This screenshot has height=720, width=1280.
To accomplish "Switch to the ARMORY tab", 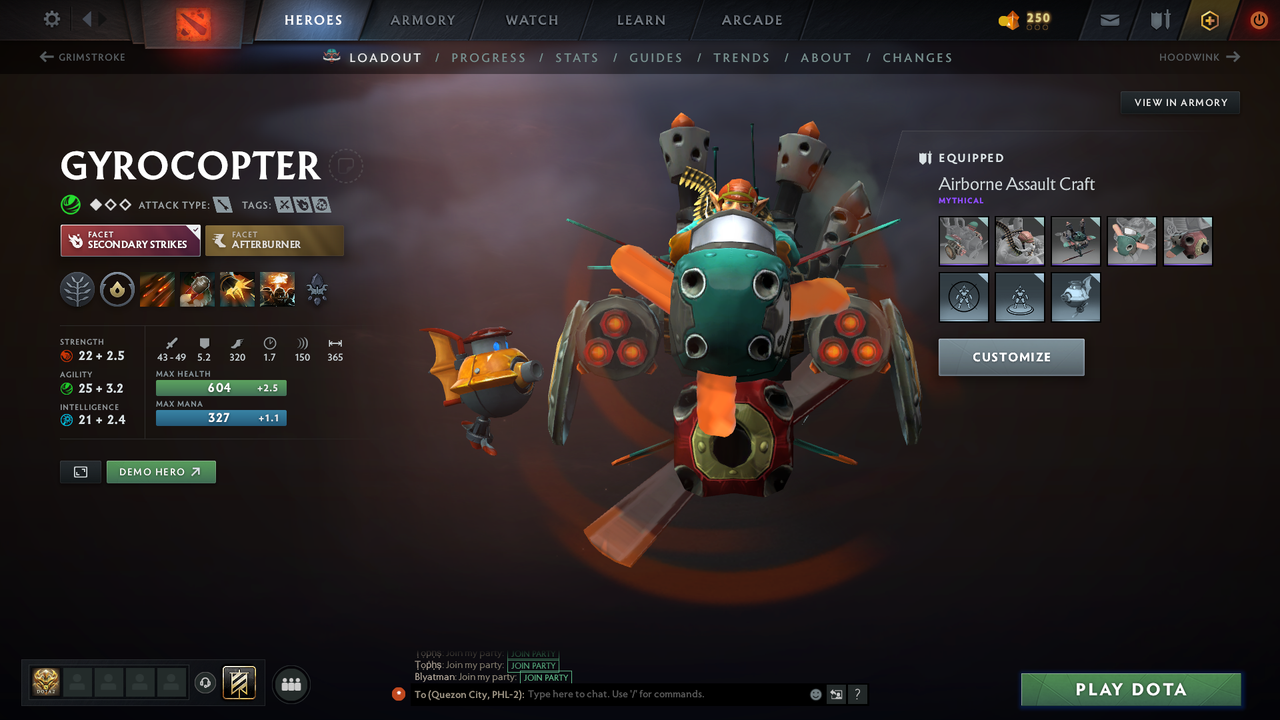I will pos(421,20).
